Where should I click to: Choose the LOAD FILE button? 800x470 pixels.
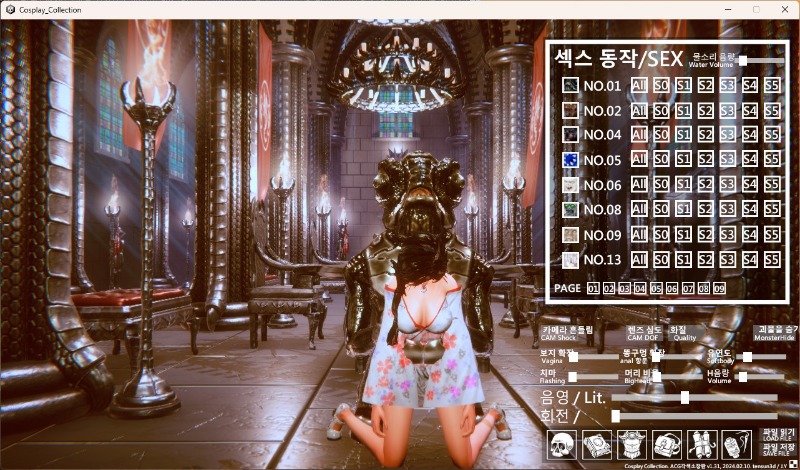pos(776,434)
